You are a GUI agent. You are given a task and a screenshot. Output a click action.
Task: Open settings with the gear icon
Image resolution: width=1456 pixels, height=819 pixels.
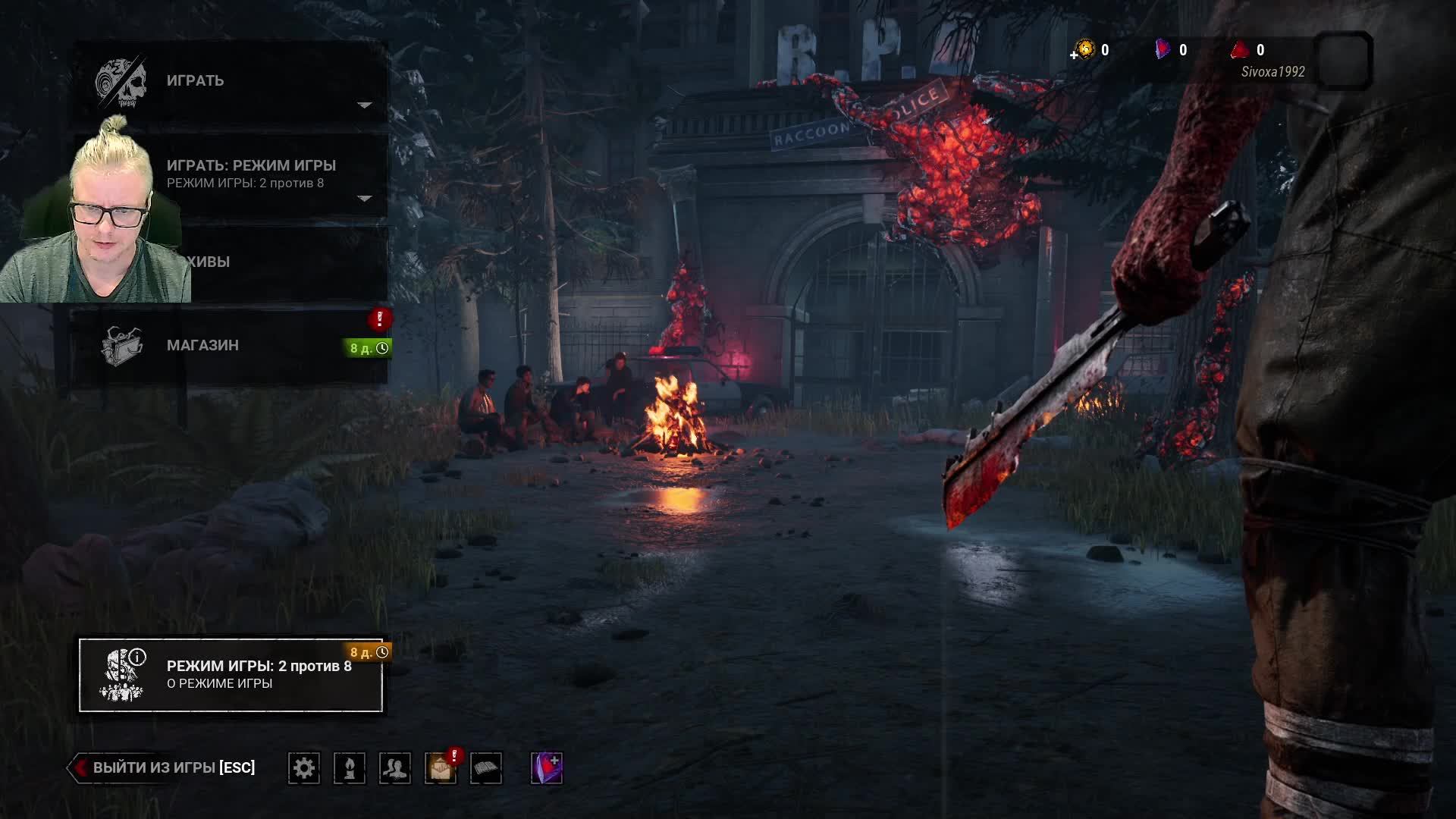[x=304, y=768]
